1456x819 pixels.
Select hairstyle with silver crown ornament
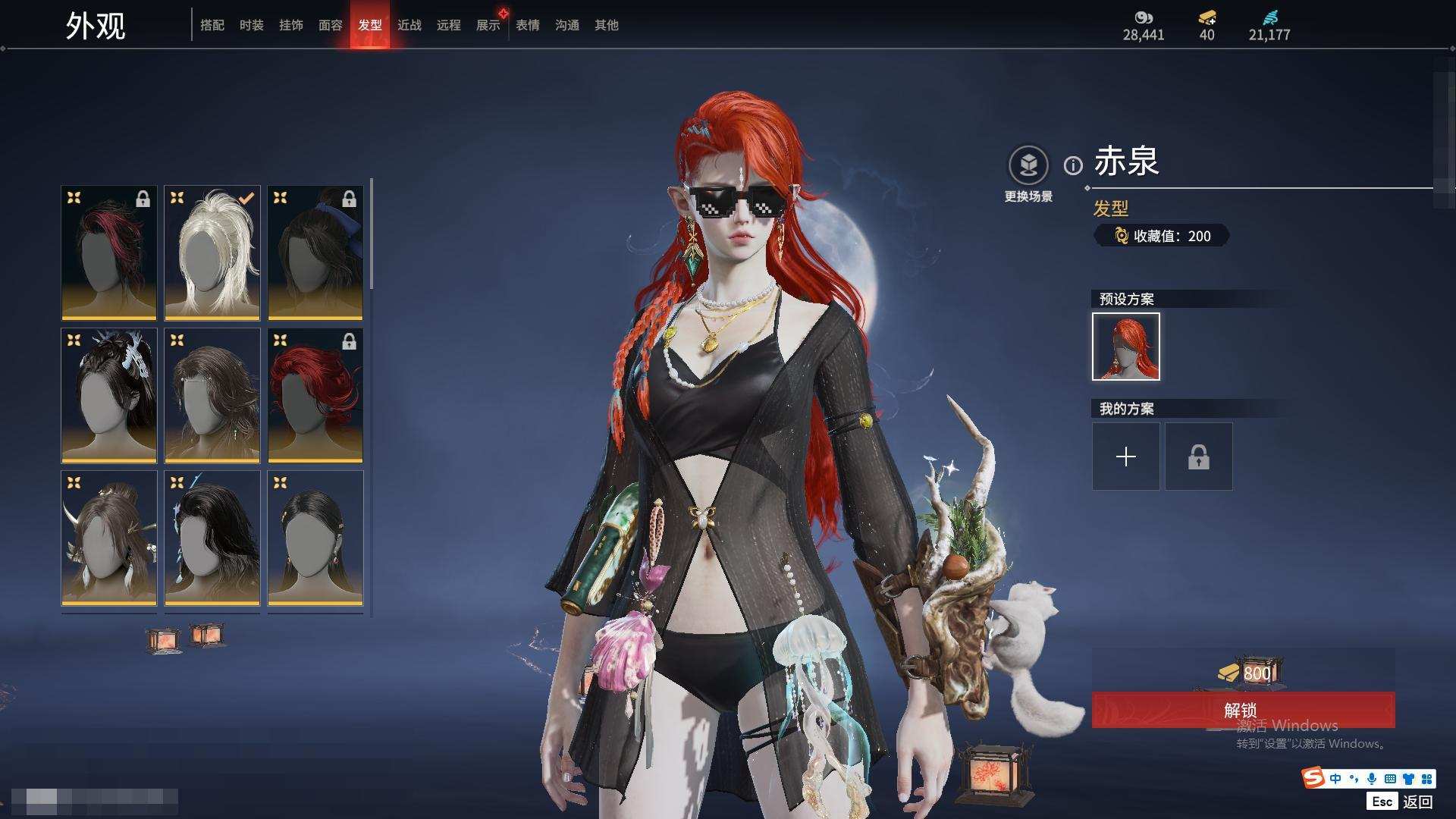coord(109,396)
